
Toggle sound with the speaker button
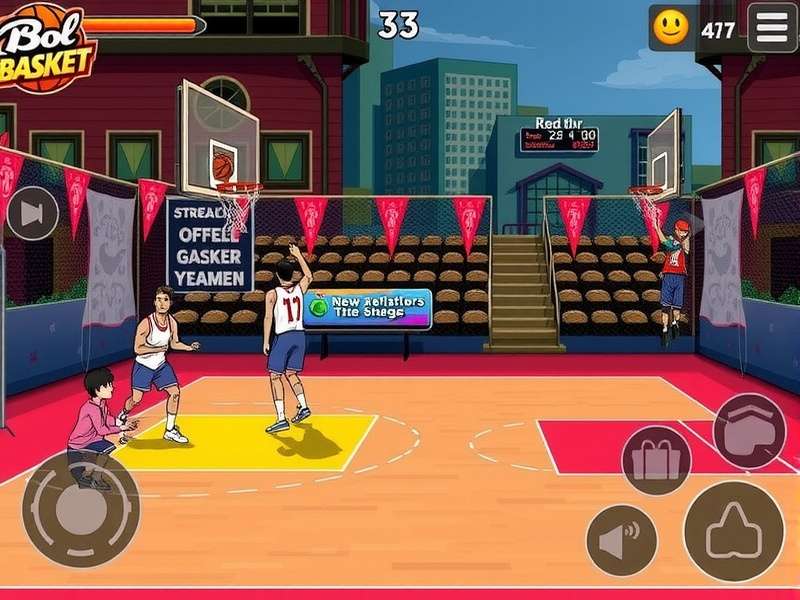click(621, 540)
